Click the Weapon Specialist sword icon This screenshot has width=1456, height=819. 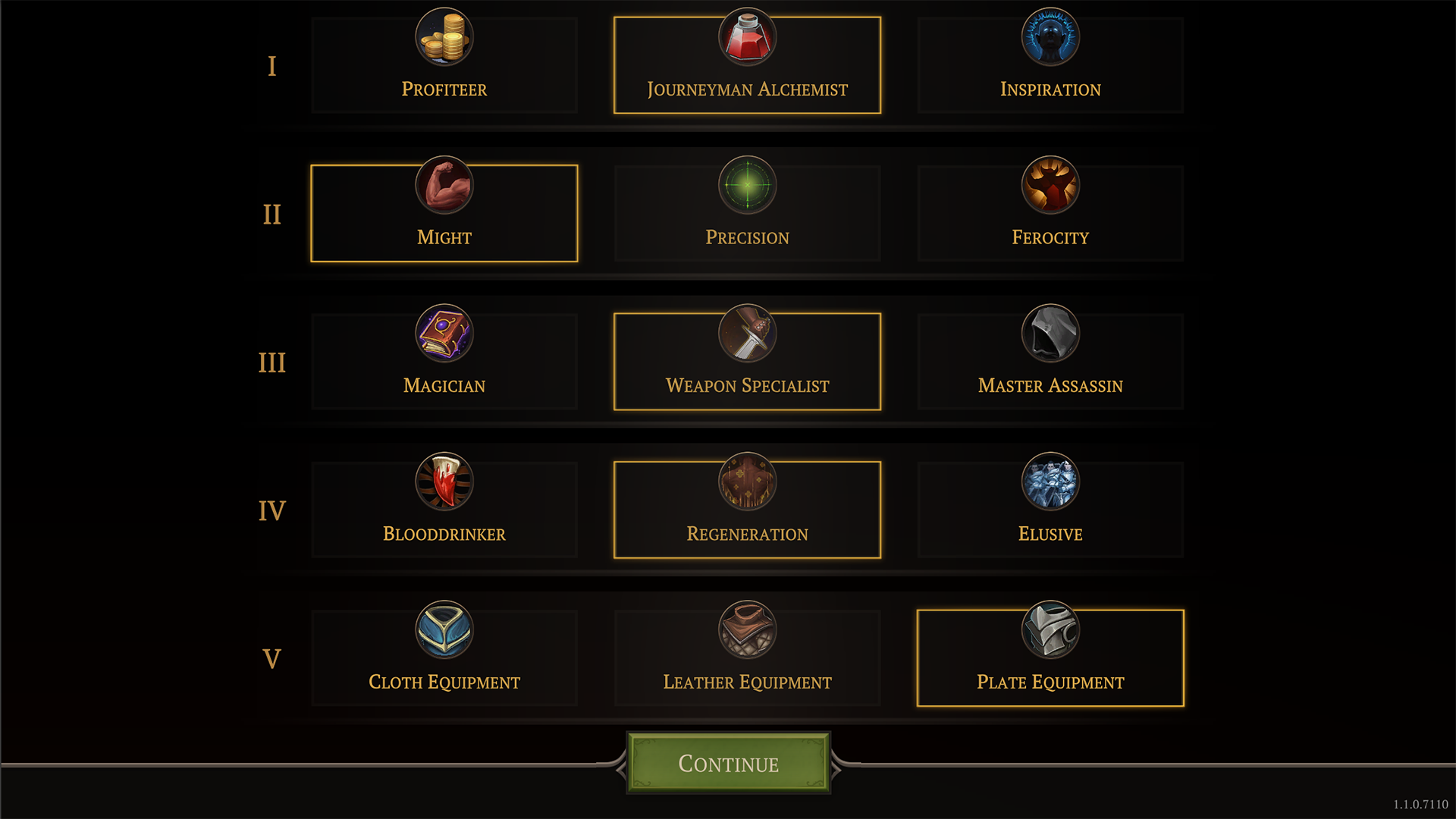(747, 334)
